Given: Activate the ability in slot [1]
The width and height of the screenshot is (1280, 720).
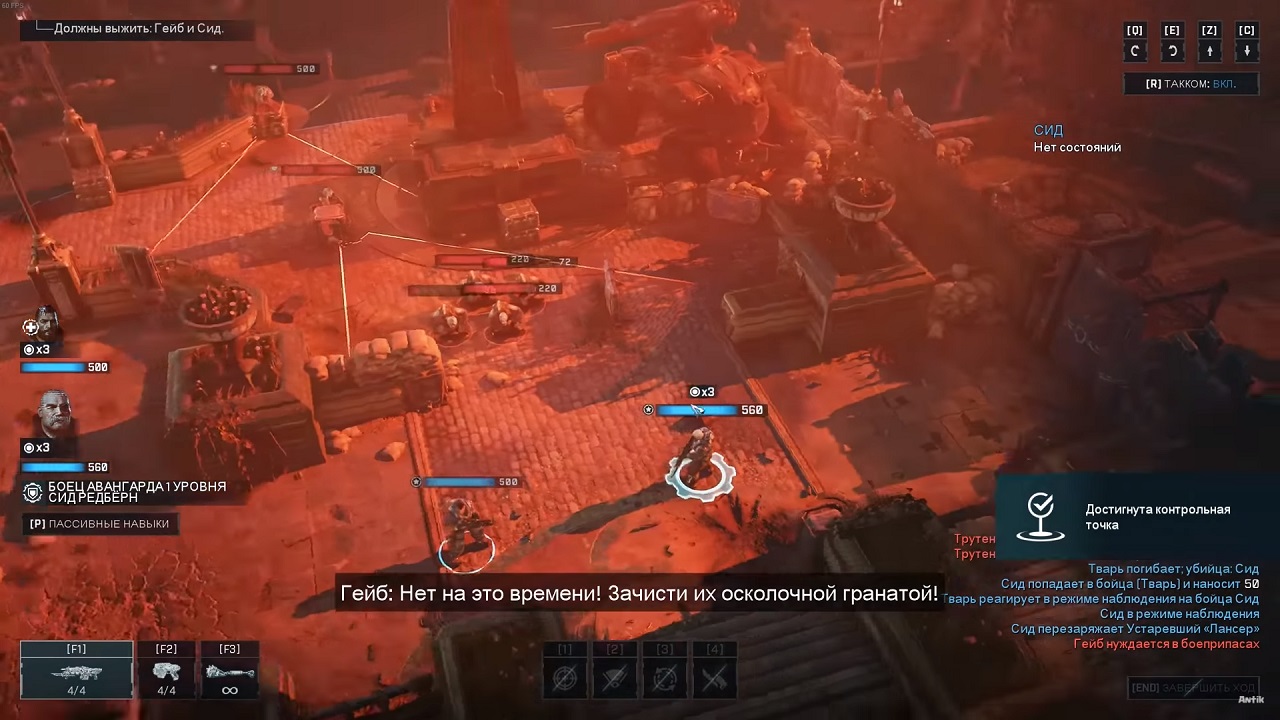Looking at the screenshot, I should tap(565, 676).
